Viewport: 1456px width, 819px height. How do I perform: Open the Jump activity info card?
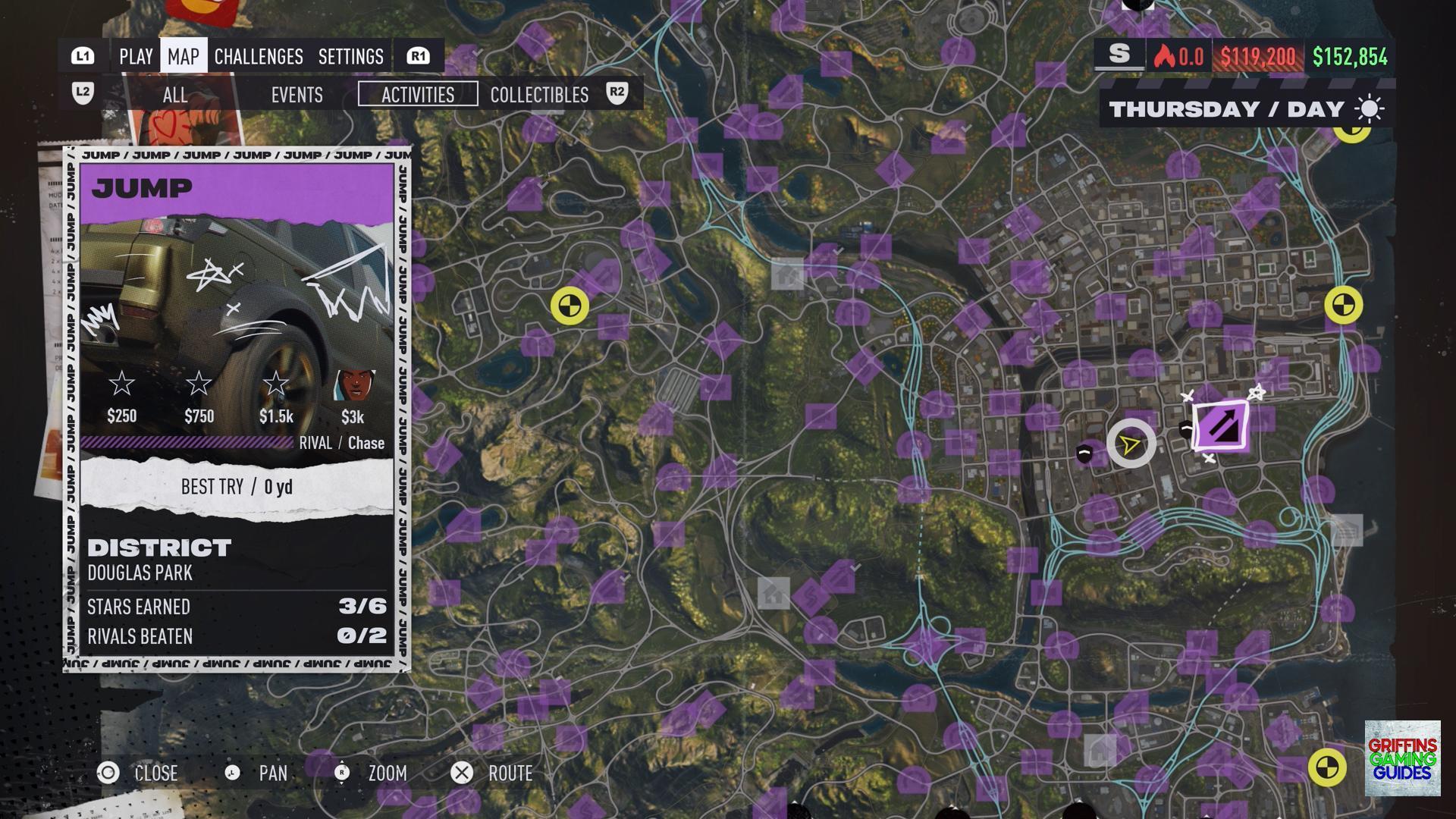click(x=237, y=409)
